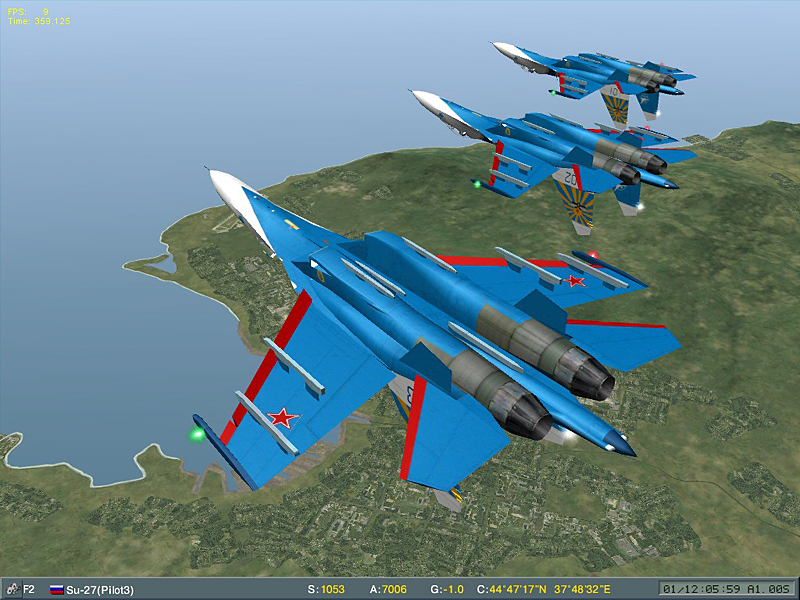Click the external view camera icon
The image size is (800, 600).
pyautogui.click(x=12, y=589)
